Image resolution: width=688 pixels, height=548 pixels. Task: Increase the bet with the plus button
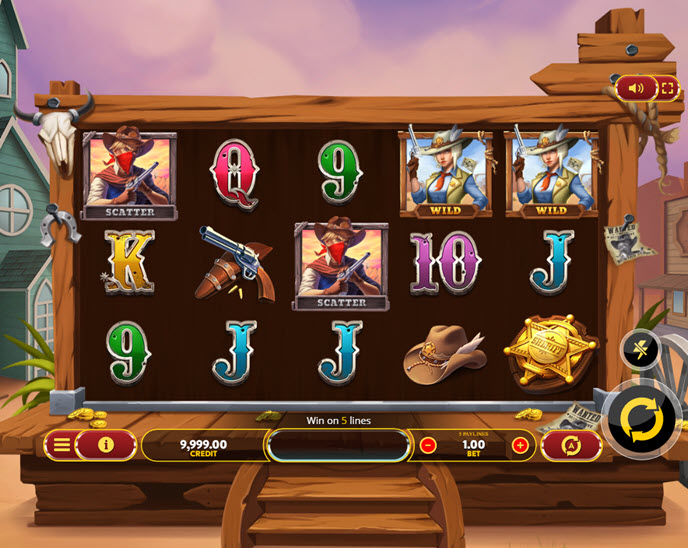click(520, 445)
